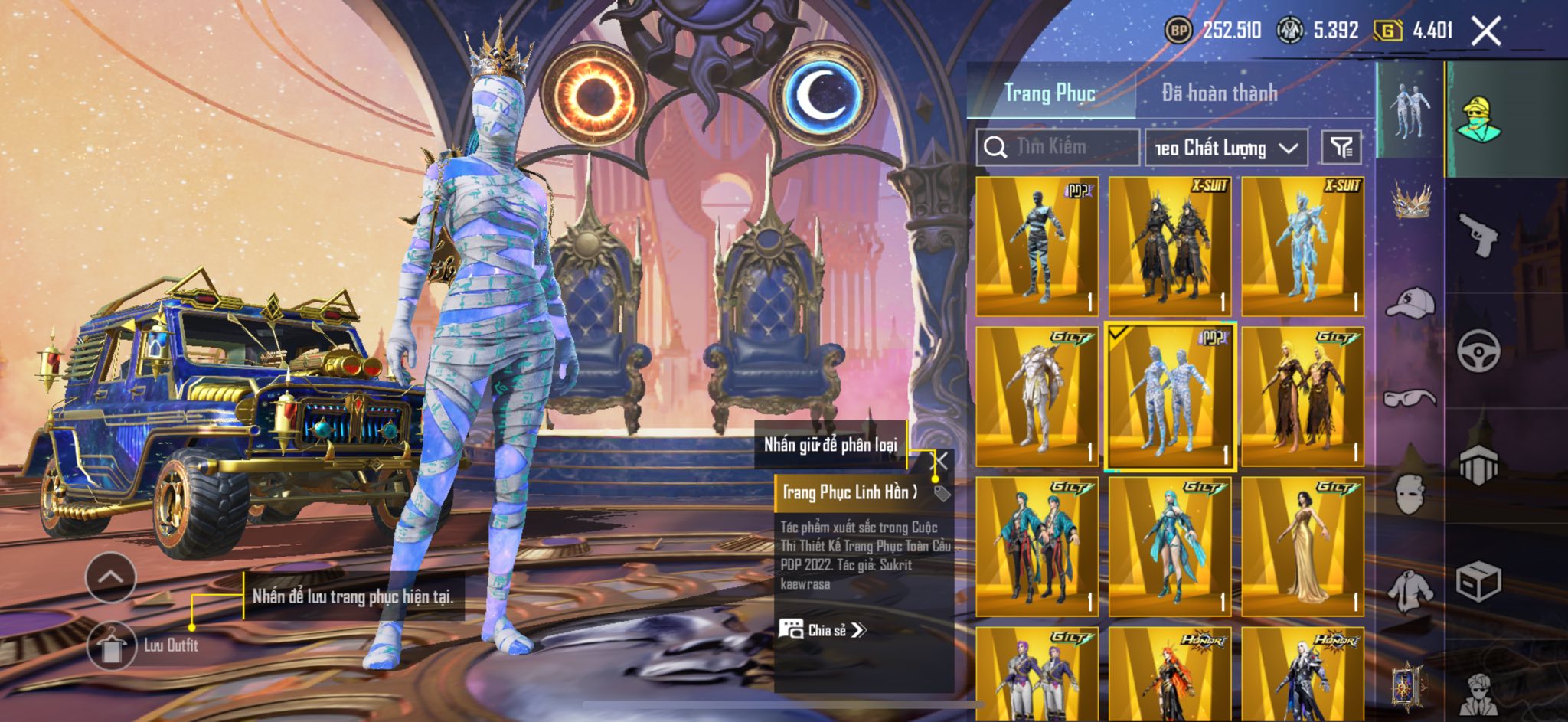Show the crown headwear category
This screenshot has height=722, width=1568.
pos(1410,201)
